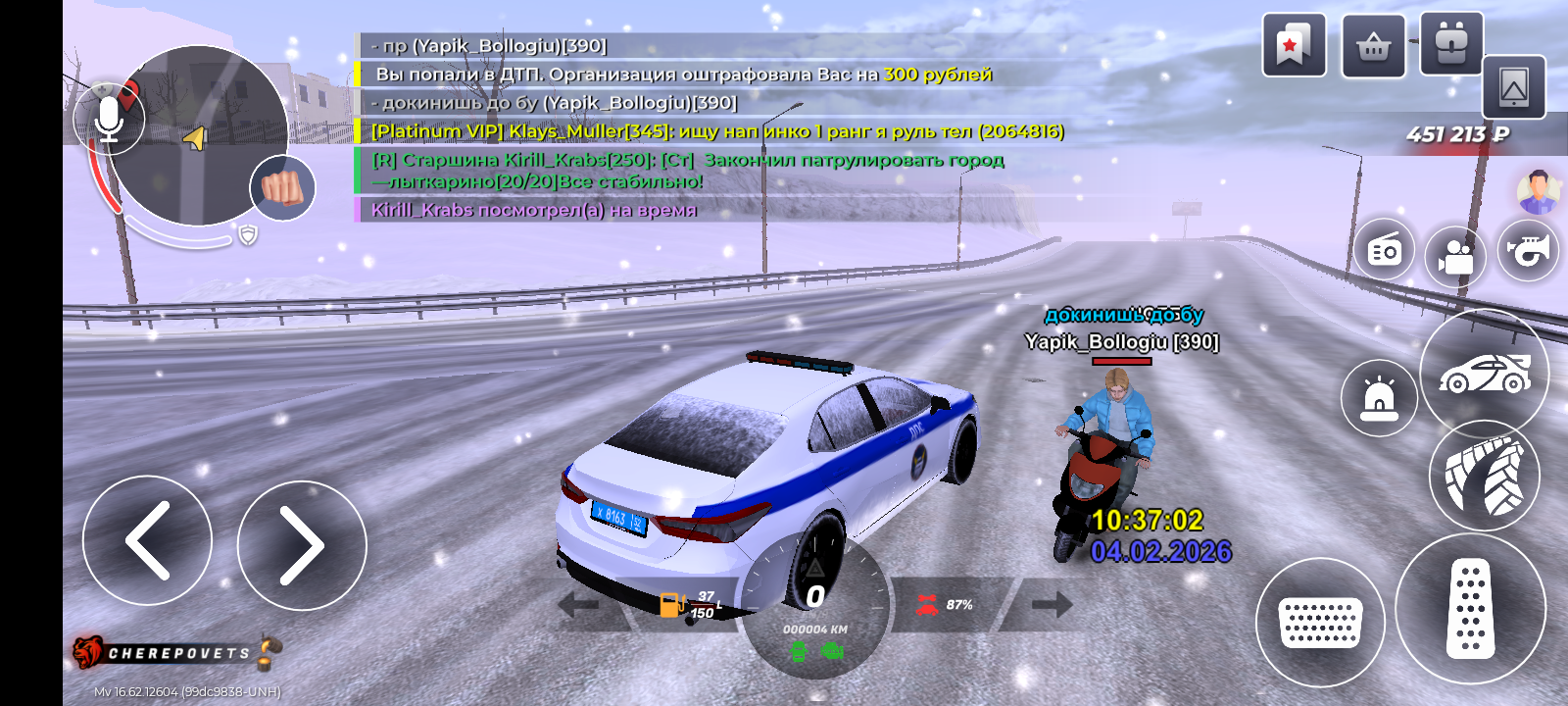The height and width of the screenshot is (706, 1568).
Task: Steer left with the left arrow
Action: tap(147, 540)
